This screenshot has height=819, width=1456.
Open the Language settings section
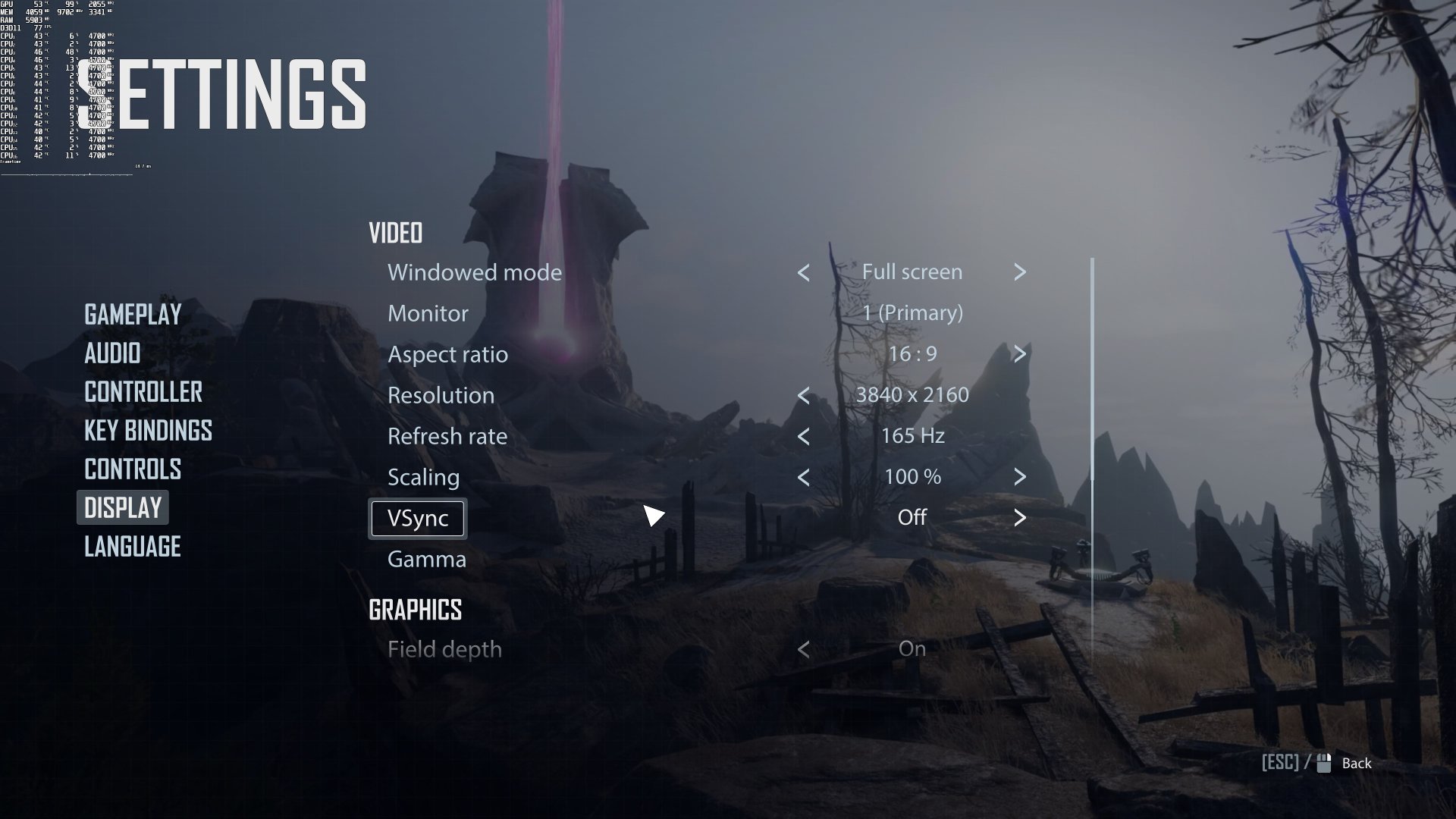(x=131, y=547)
